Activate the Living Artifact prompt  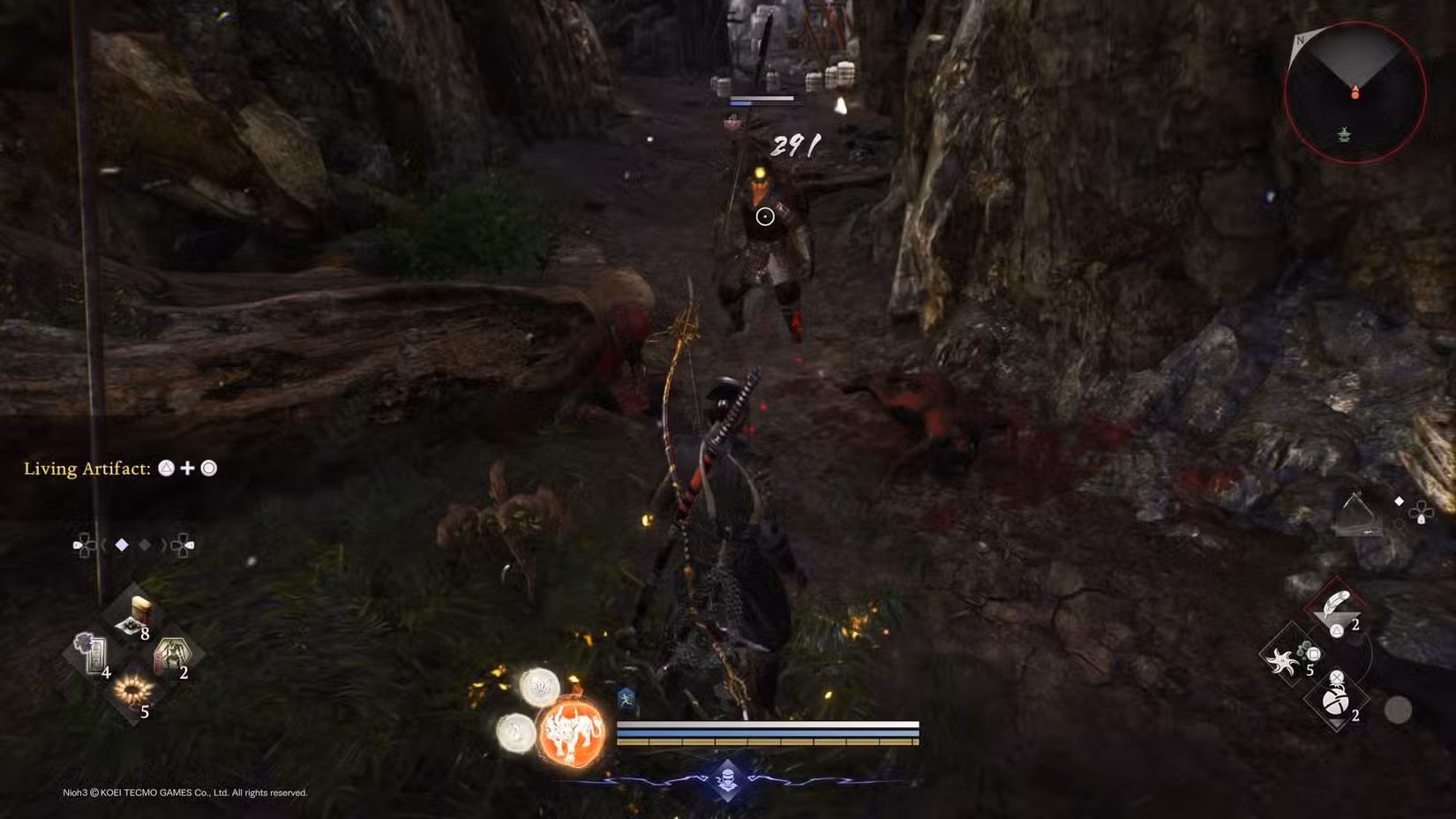(x=115, y=469)
